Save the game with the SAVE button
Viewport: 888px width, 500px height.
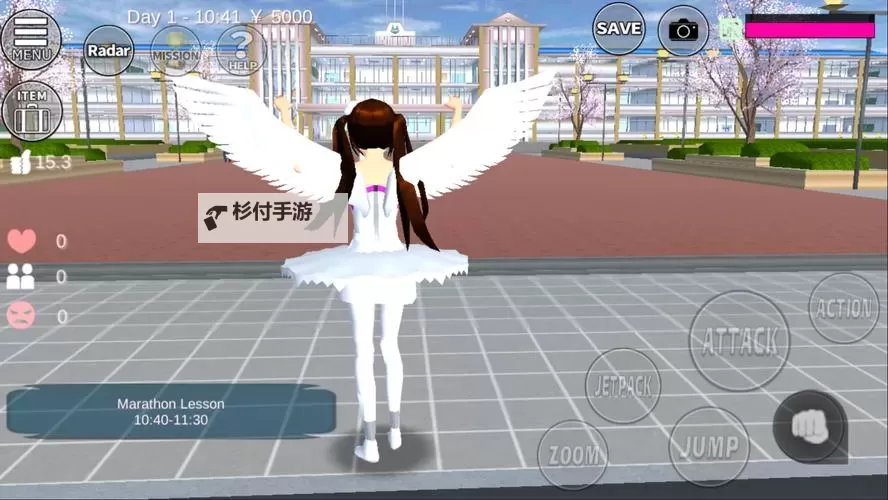619,29
